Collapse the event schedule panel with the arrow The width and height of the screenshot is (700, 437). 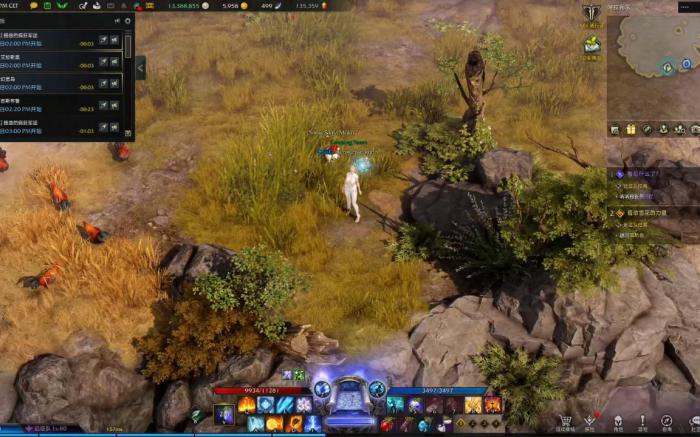click(140, 67)
